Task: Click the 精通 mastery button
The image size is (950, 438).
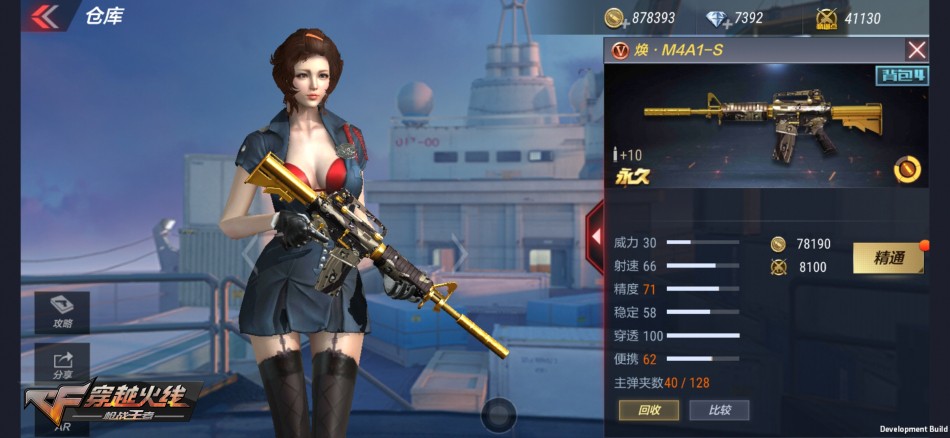Action: 888,258
